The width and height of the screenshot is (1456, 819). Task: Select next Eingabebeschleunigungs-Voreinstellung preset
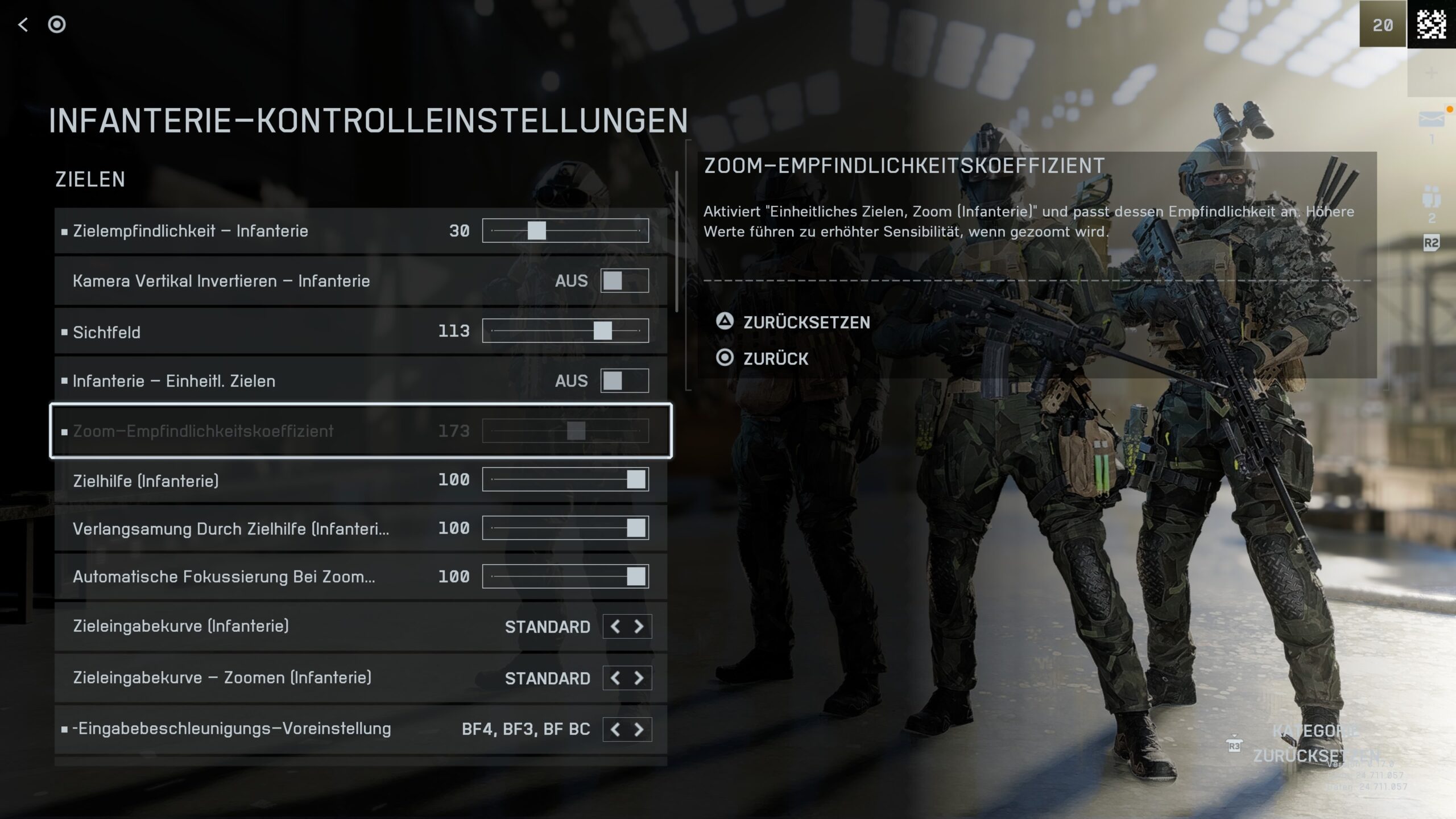click(x=639, y=729)
